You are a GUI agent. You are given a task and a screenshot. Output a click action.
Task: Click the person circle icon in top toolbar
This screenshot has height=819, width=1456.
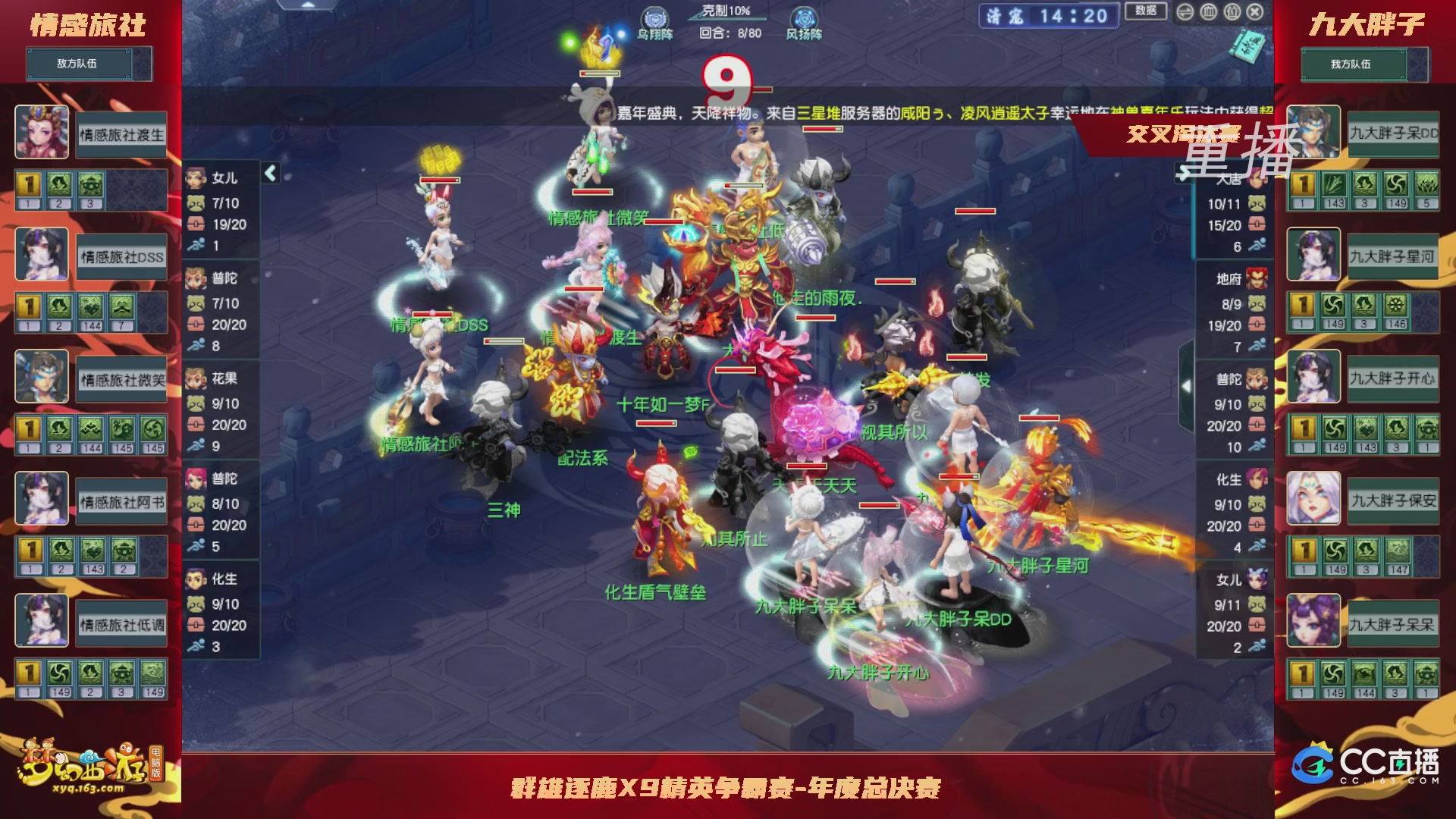1232,11
